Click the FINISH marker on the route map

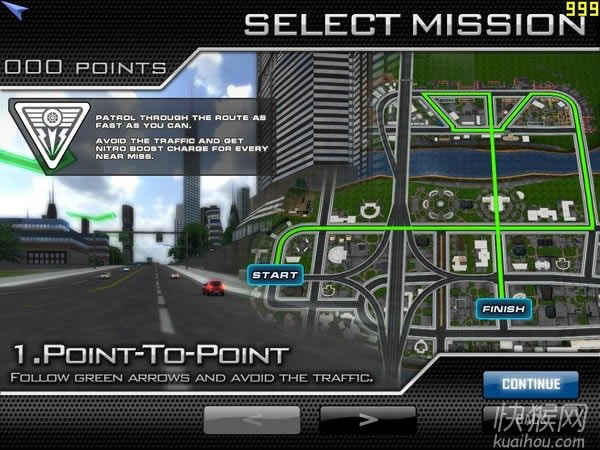[502, 309]
